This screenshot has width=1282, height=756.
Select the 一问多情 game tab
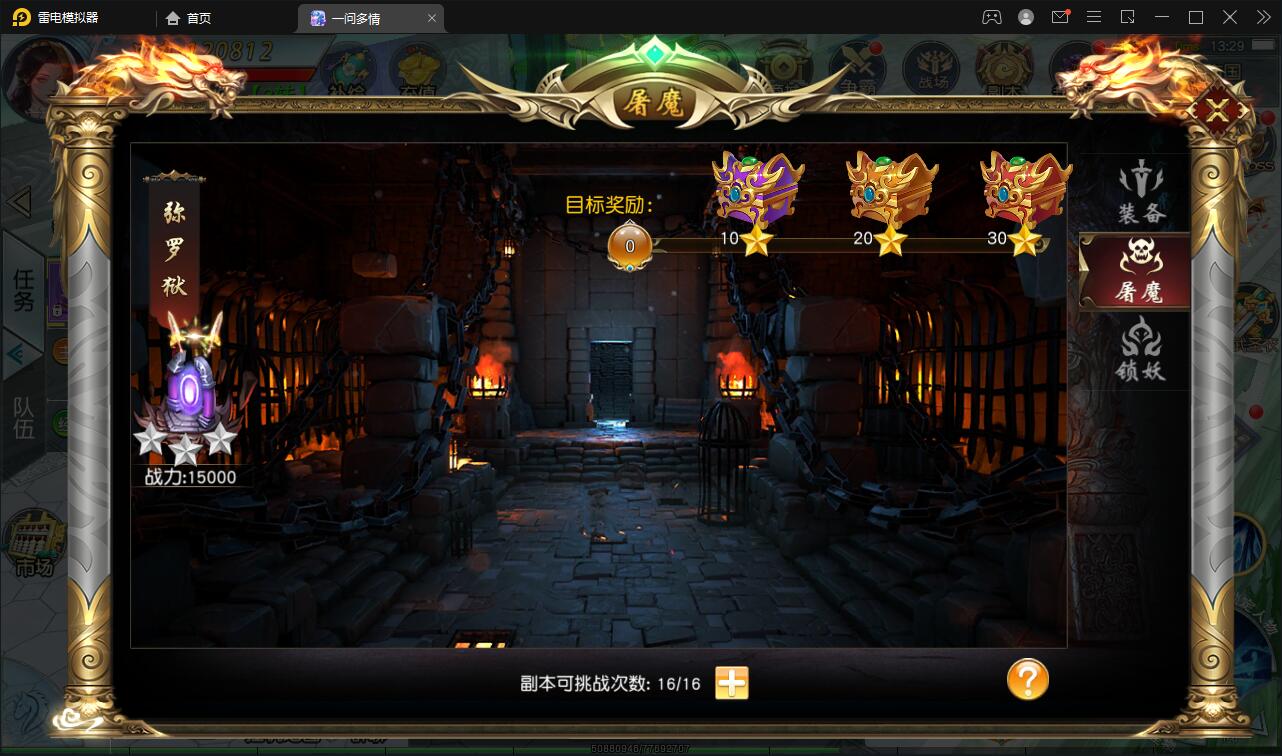click(x=362, y=17)
